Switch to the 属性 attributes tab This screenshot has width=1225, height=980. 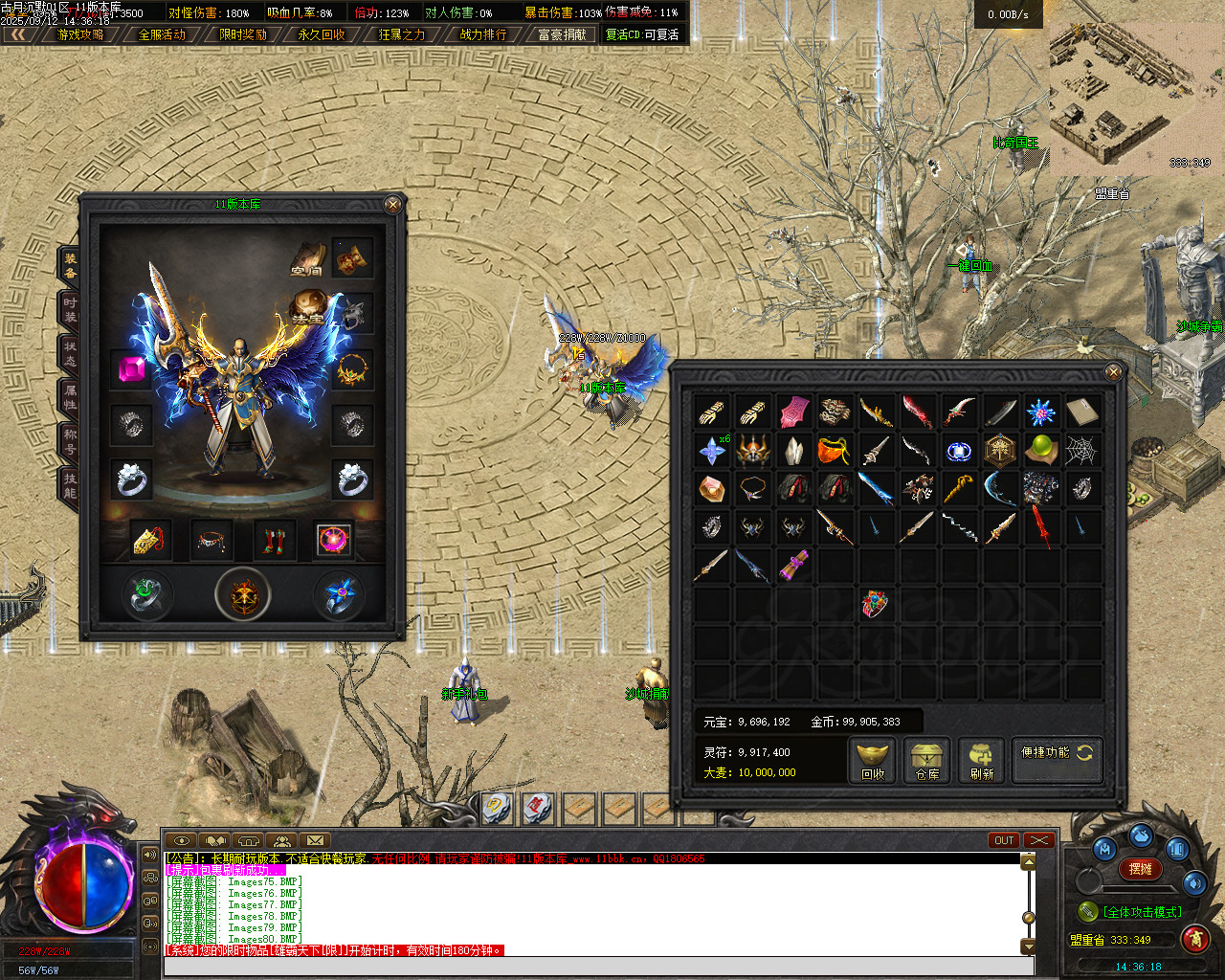(x=70, y=397)
